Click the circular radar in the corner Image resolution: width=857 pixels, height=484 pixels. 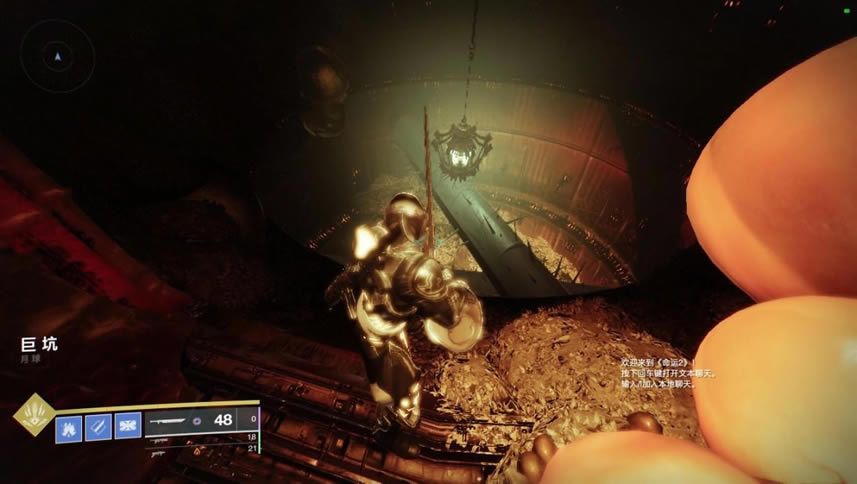coord(57,57)
